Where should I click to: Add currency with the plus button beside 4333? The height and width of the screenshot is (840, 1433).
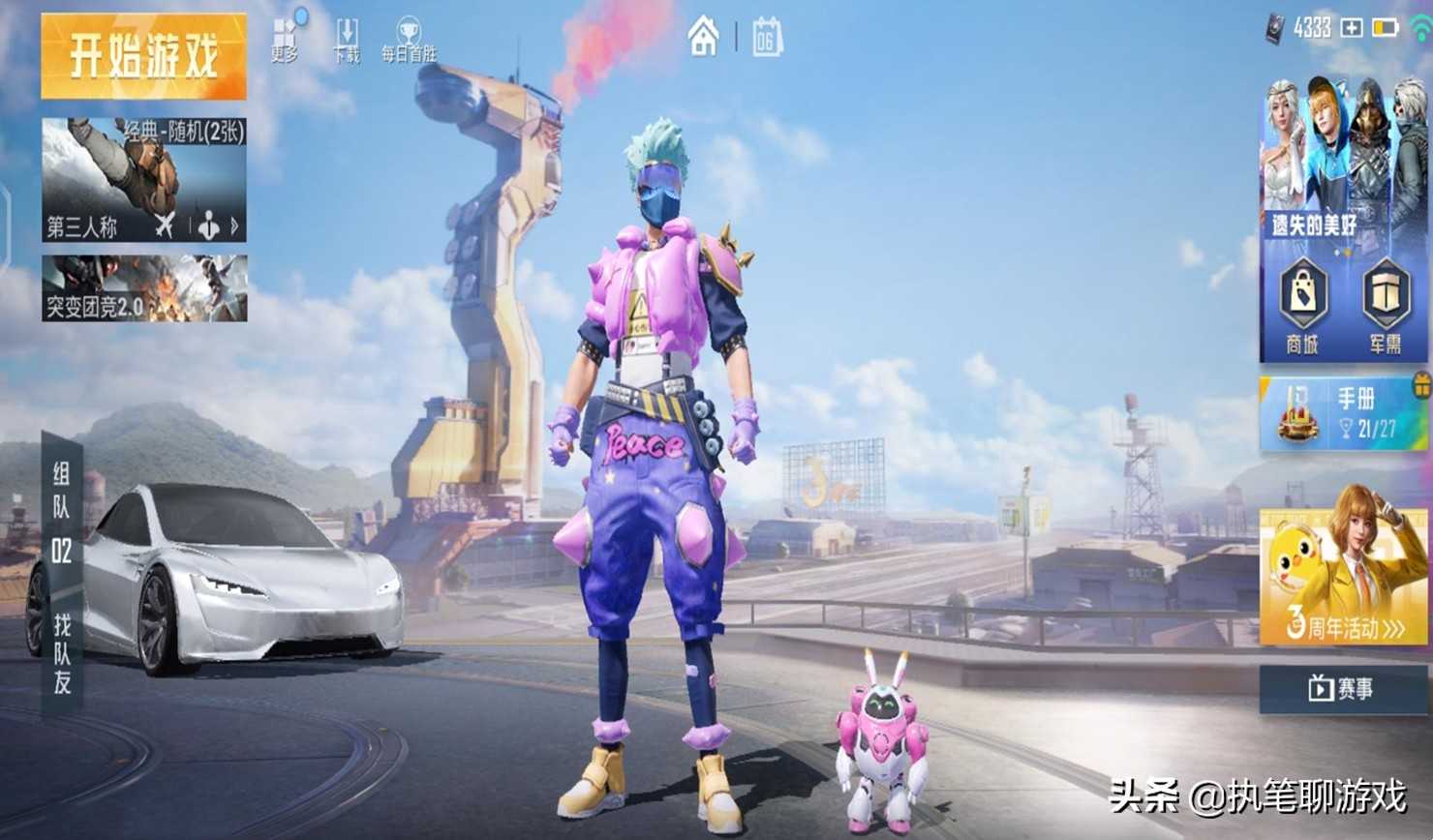1351,28
